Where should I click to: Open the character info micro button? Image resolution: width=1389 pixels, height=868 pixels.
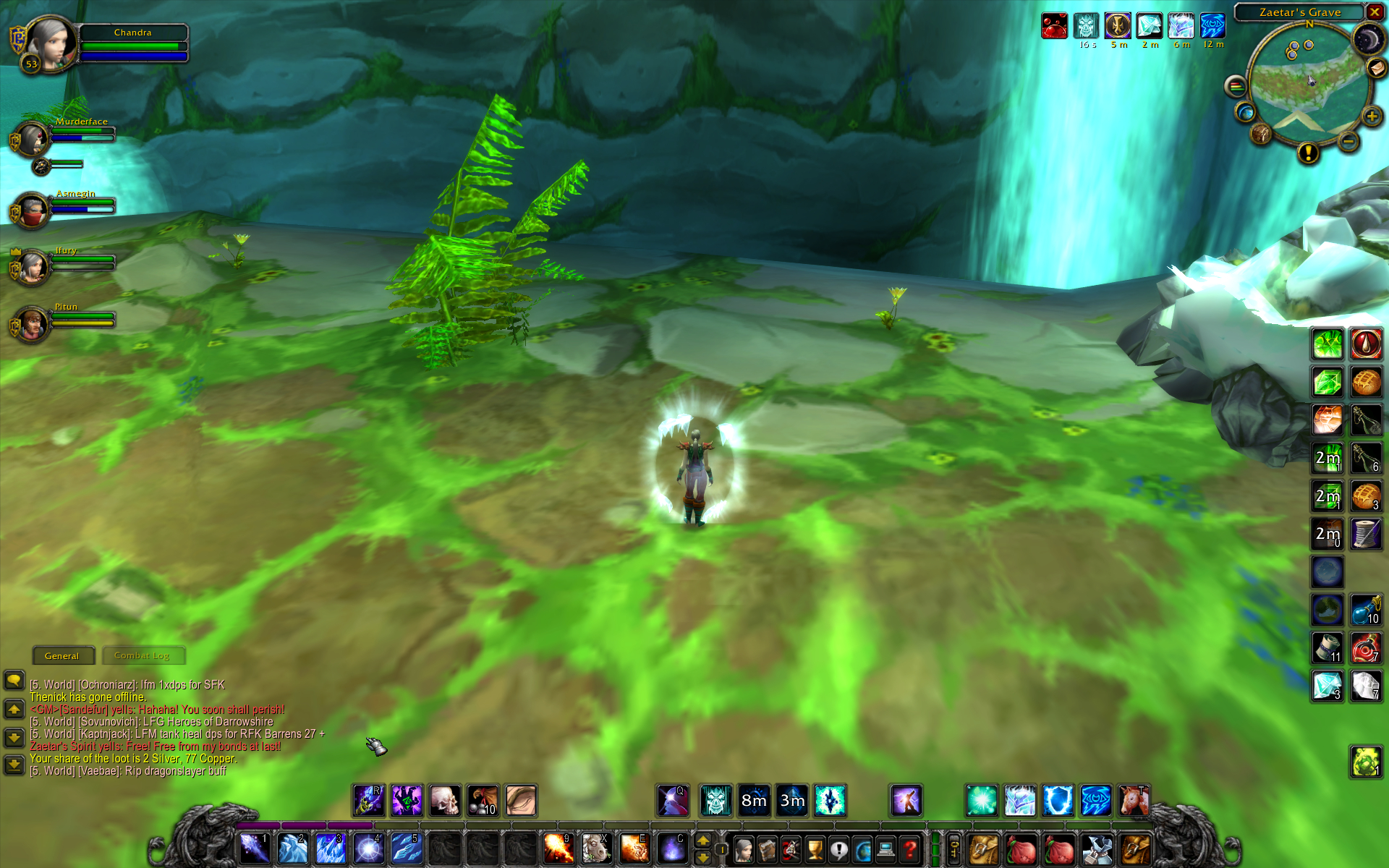click(x=744, y=849)
